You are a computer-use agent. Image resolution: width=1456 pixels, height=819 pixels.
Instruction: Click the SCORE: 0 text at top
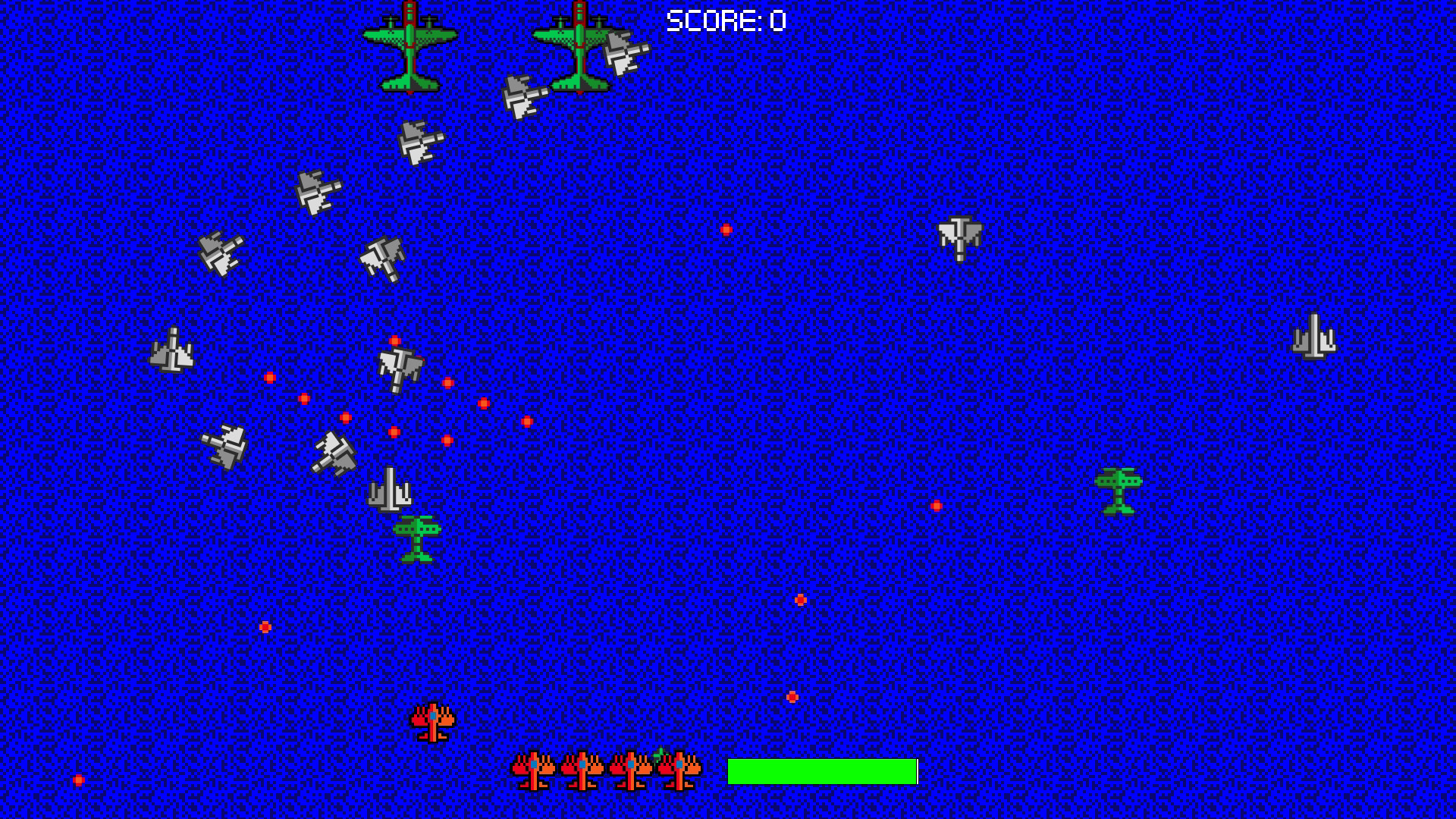click(x=724, y=21)
